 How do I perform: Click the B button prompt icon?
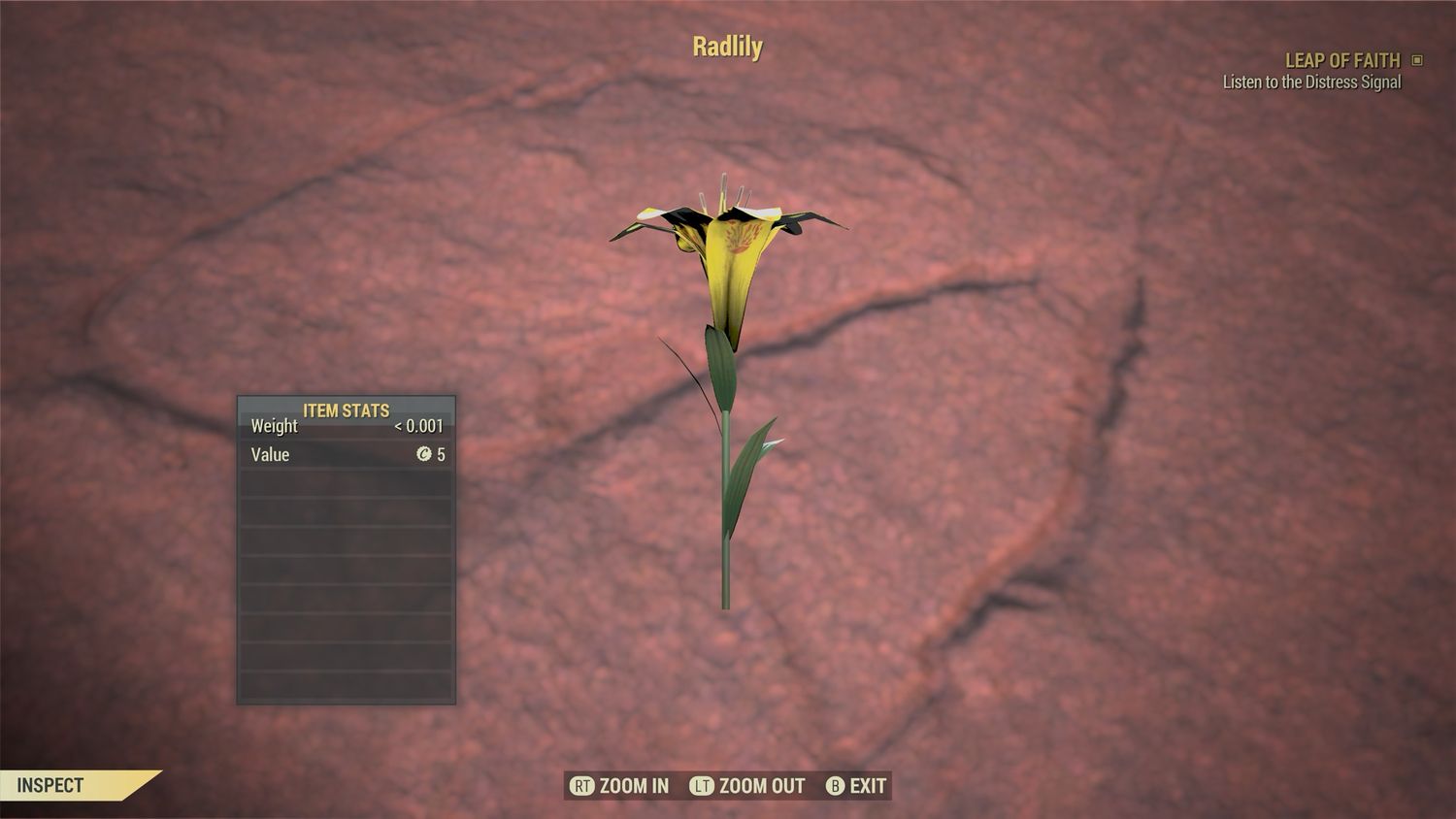point(835,786)
